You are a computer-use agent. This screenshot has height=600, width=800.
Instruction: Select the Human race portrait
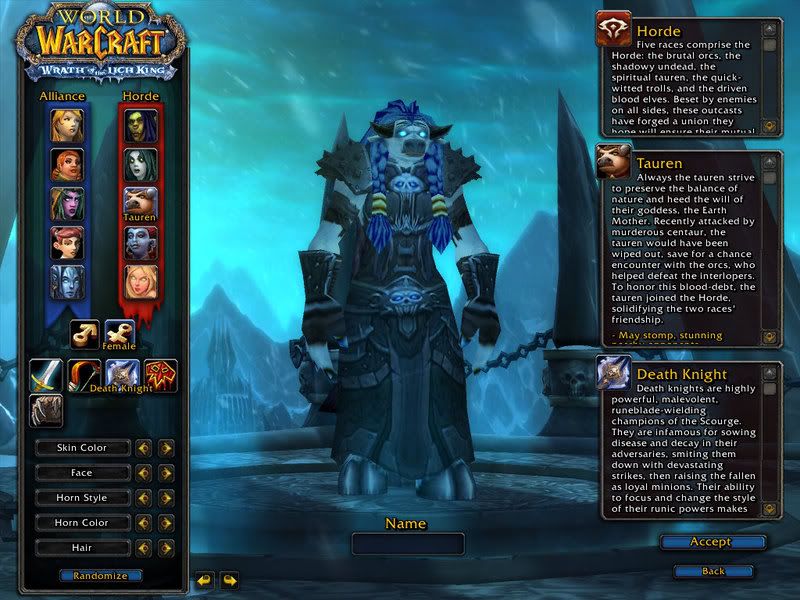67,125
